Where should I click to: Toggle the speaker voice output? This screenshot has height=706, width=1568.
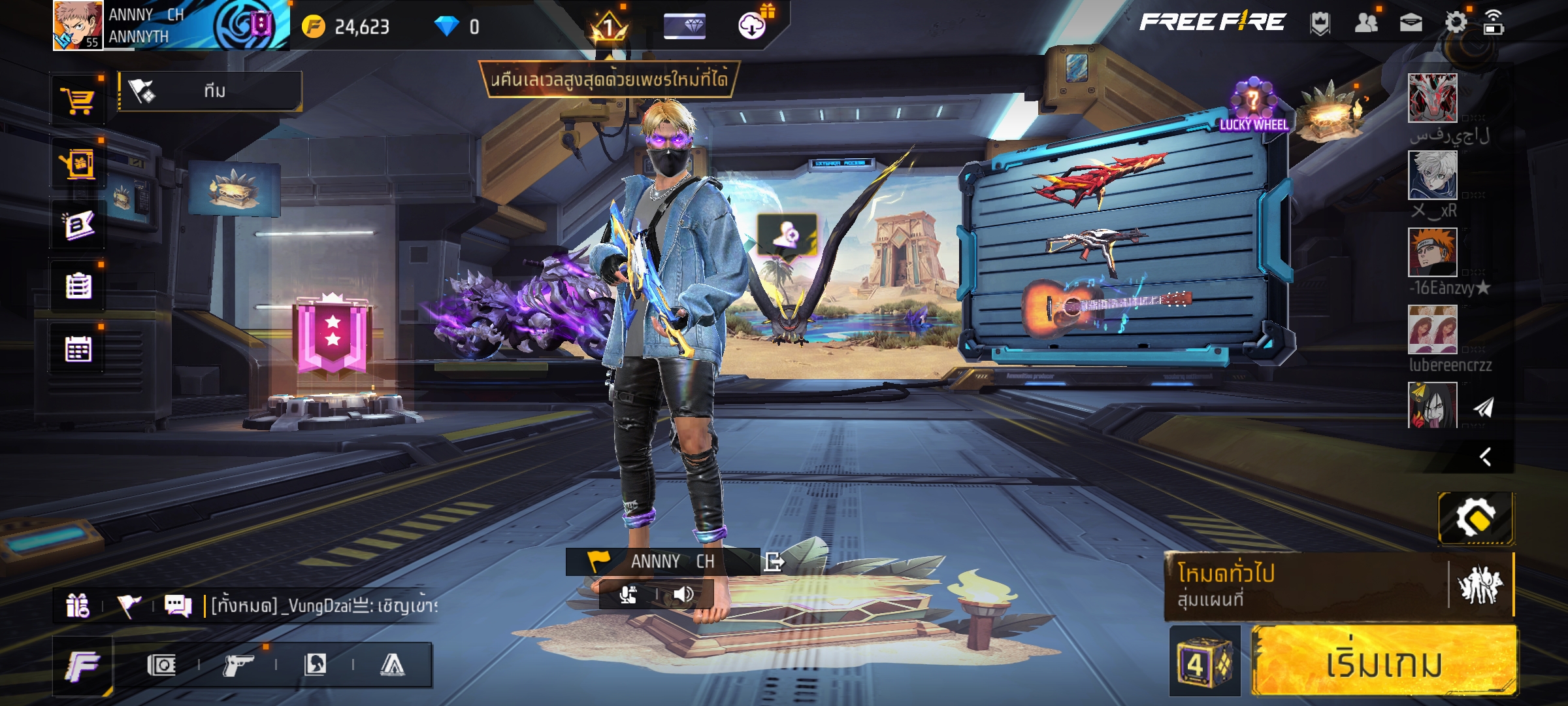coord(683,594)
